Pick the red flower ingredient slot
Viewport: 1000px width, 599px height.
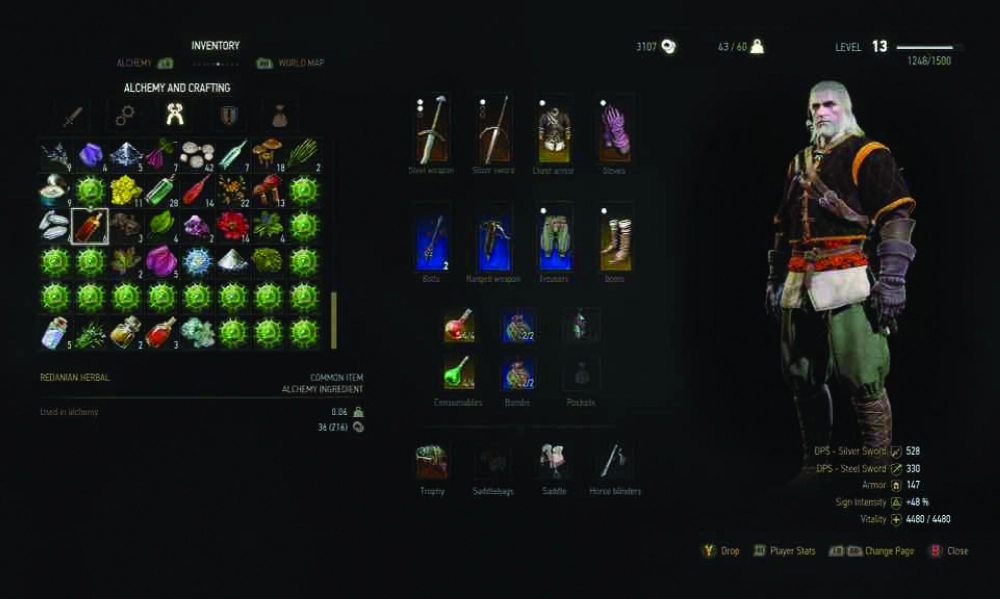coord(232,225)
